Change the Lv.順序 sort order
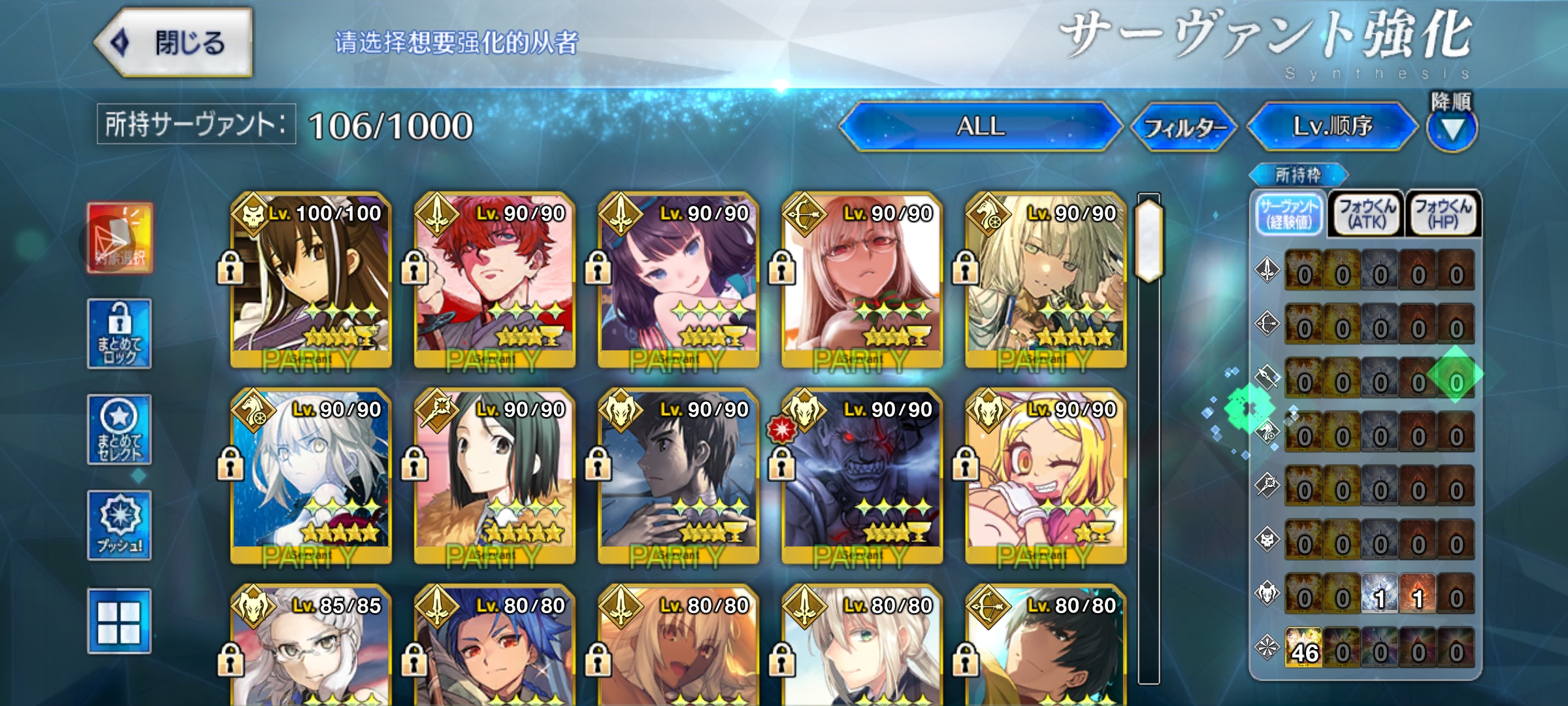The image size is (1568, 706). (x=1333, y=126)
